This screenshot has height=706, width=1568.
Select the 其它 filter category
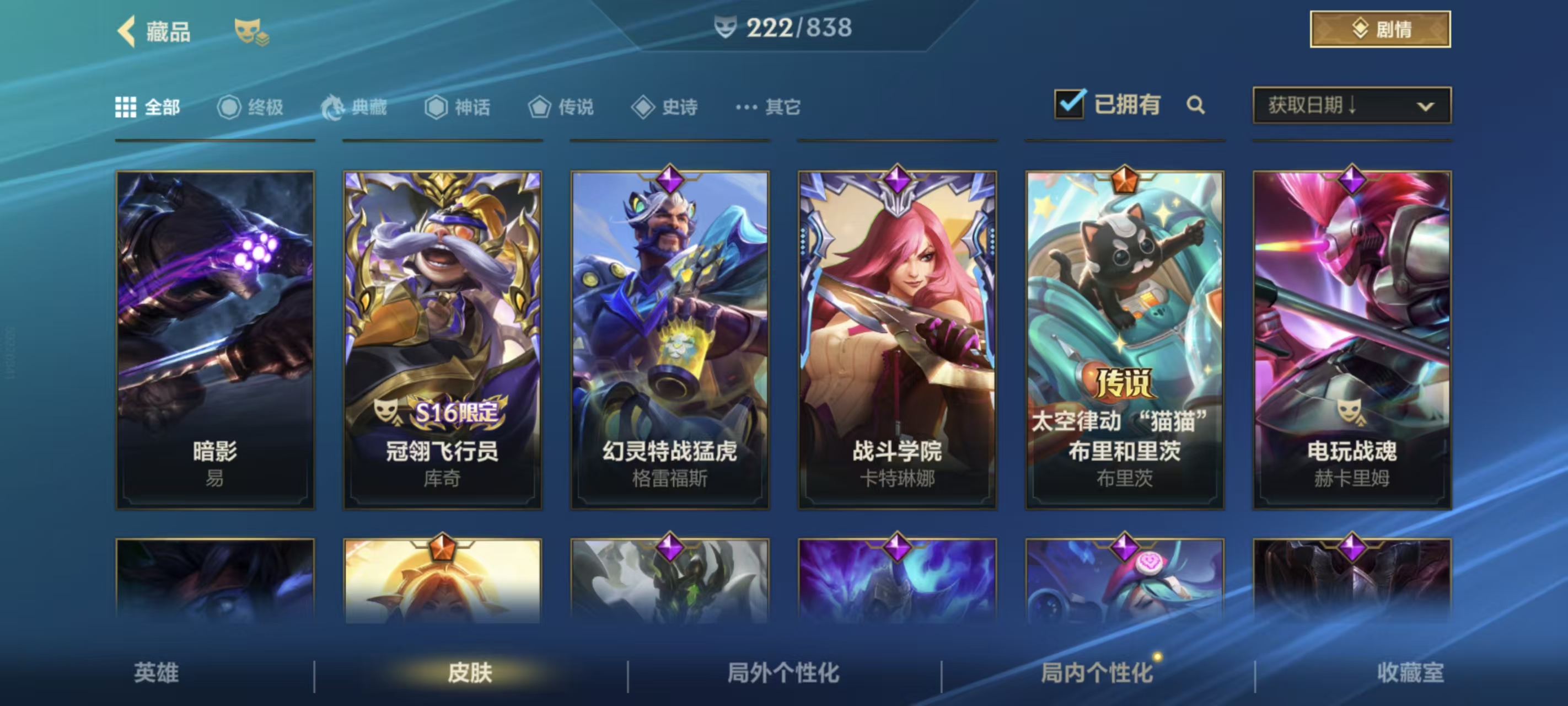point(767,107)
